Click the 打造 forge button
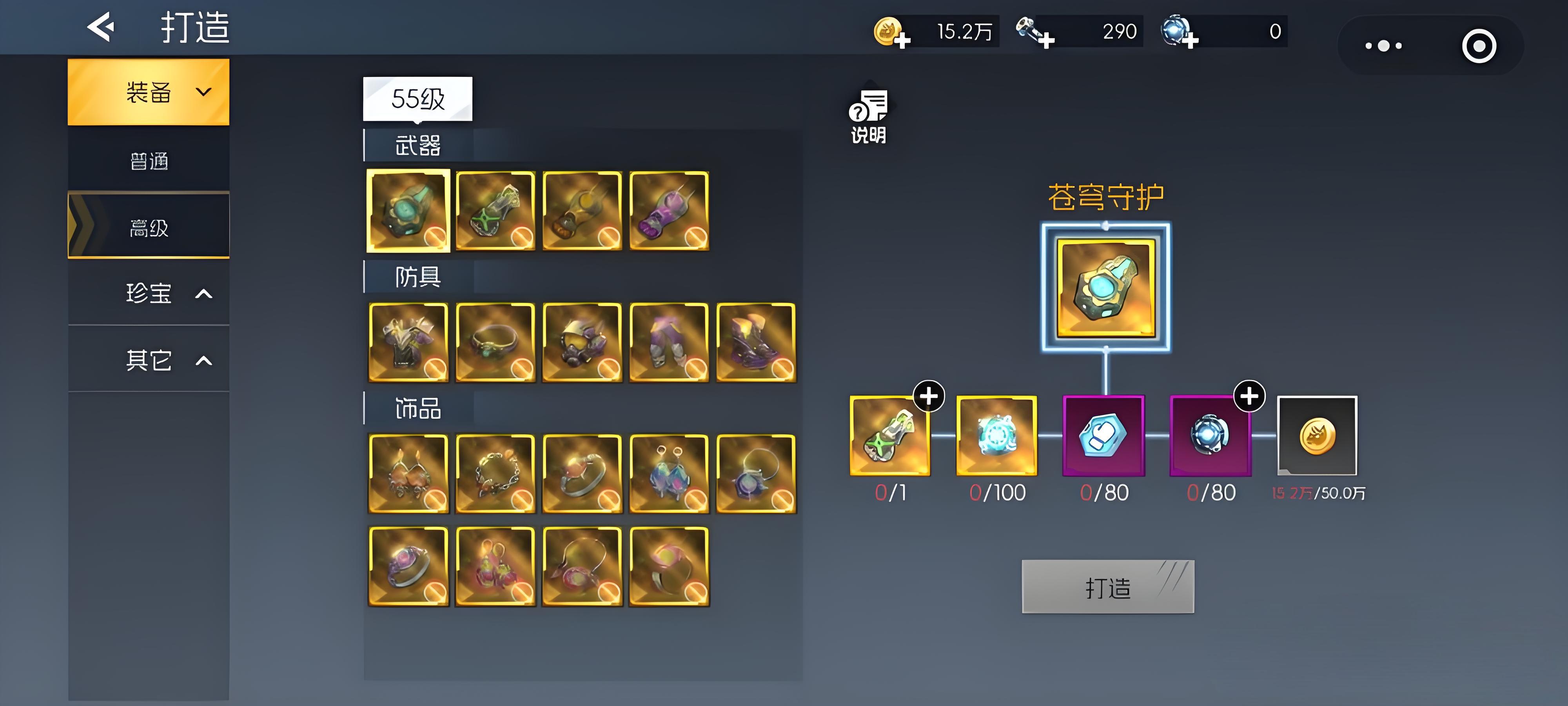 [1108, 587]
